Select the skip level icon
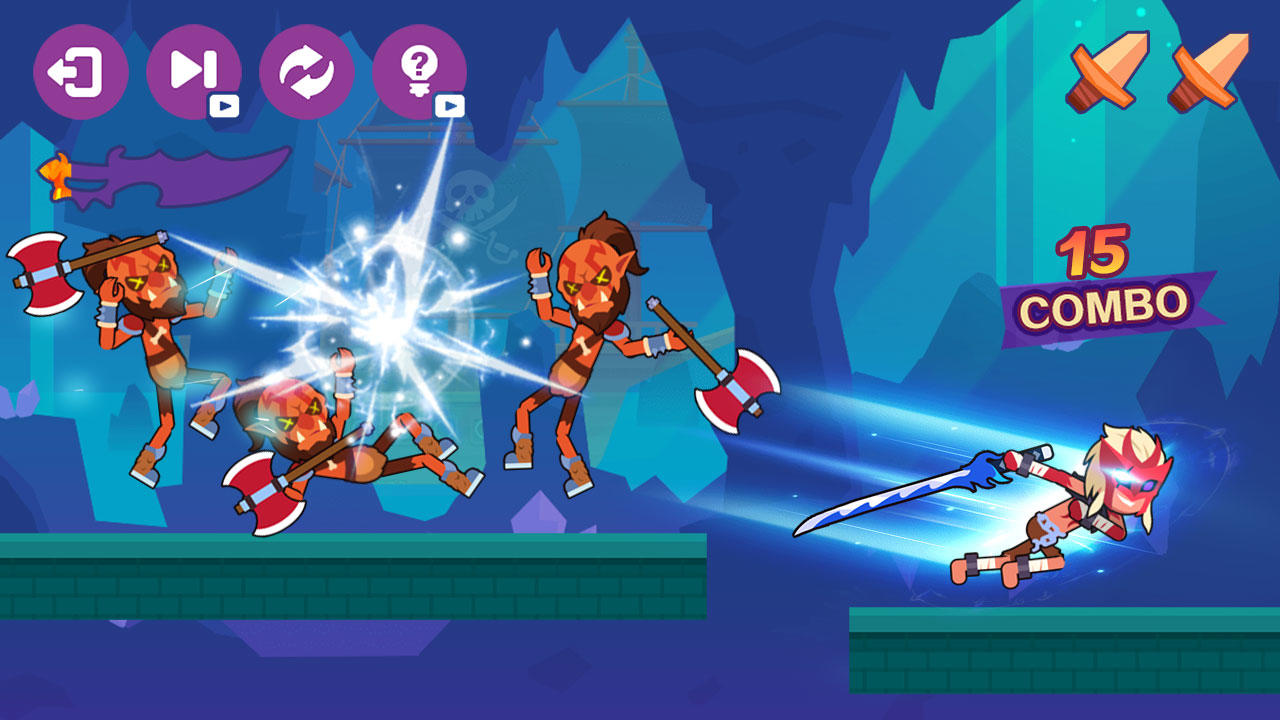Screen dimensions: 1280x720 pos(193,70)
